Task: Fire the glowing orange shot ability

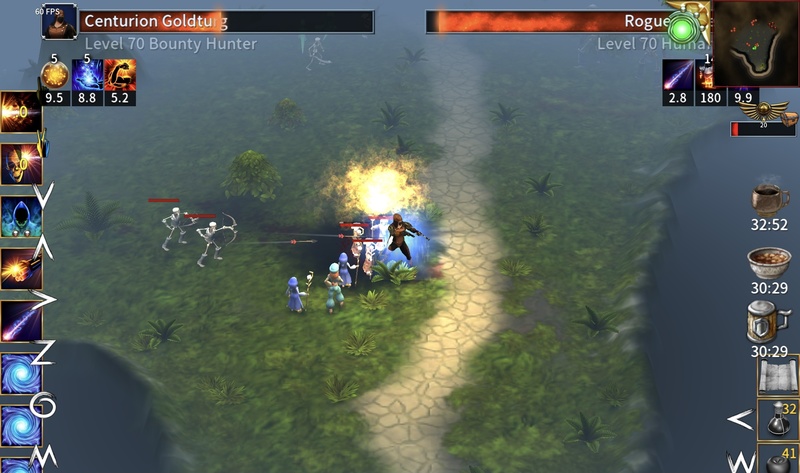Action: point(20,113)
